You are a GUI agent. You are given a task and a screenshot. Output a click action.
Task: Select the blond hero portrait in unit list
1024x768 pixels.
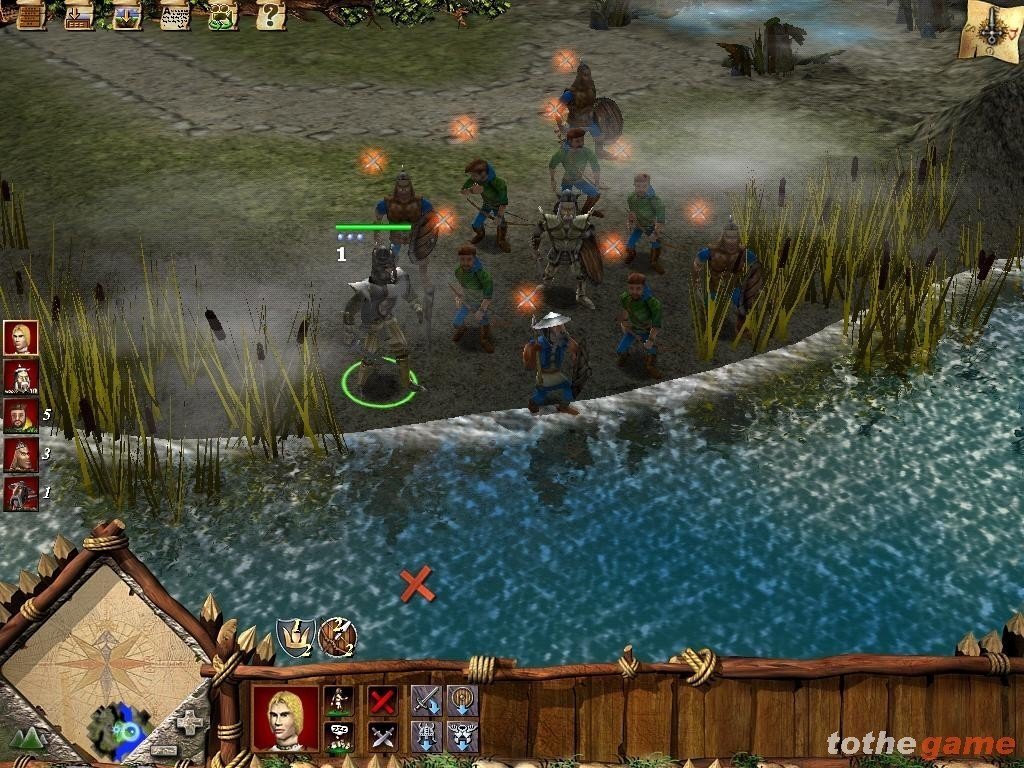(20, 338)
